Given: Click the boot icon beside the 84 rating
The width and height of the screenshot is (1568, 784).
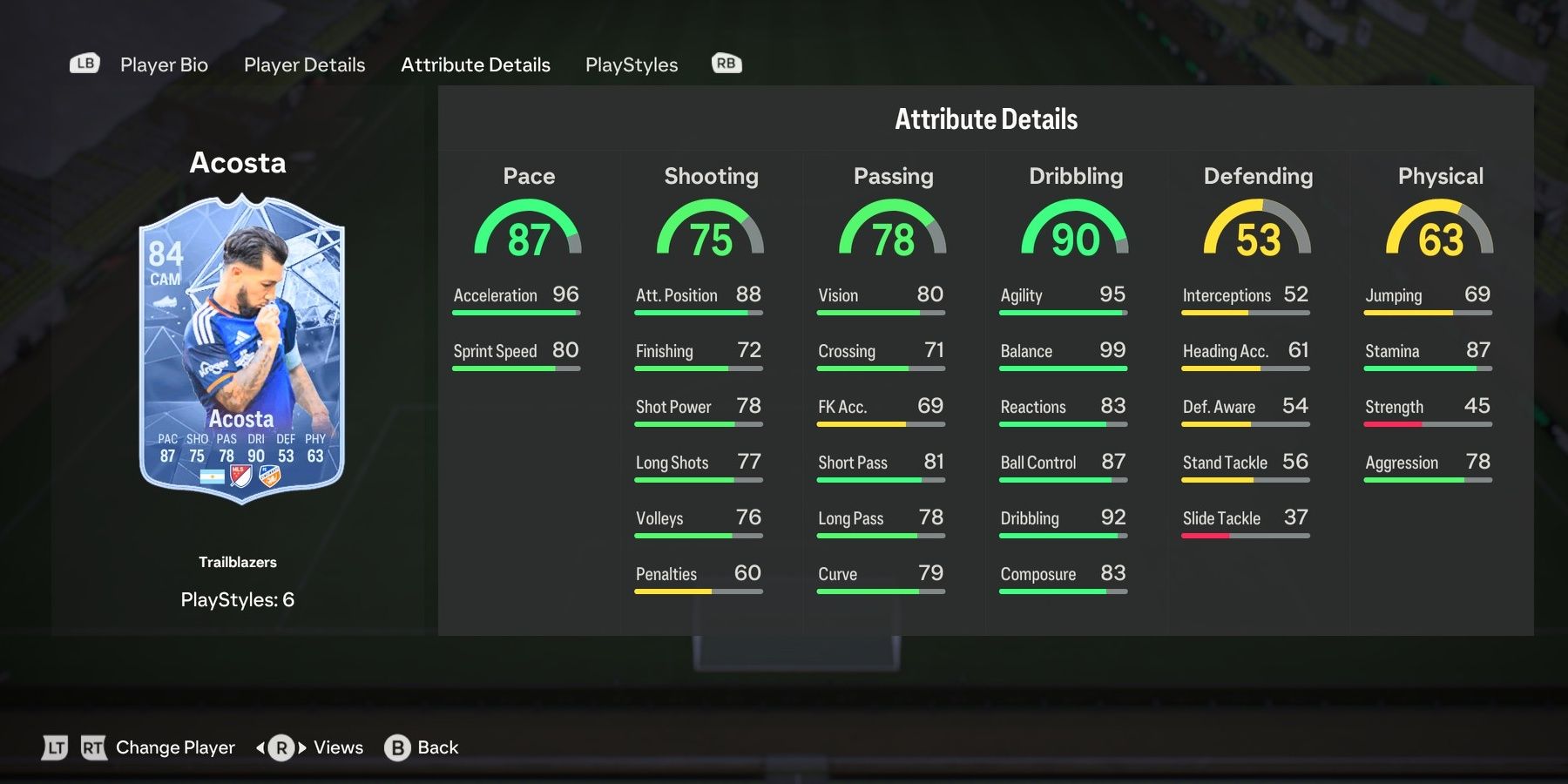Looking at the screenshot, I should pyautogui.click(x=165, y=300).
